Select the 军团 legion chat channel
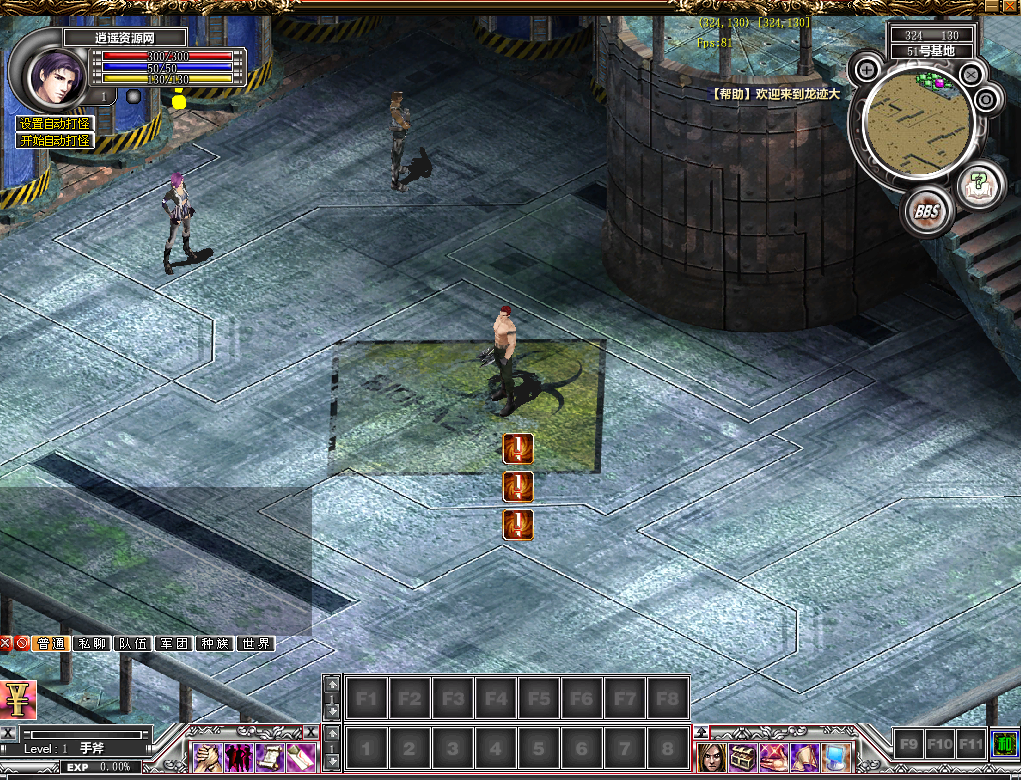 click(x=174, y=644)
